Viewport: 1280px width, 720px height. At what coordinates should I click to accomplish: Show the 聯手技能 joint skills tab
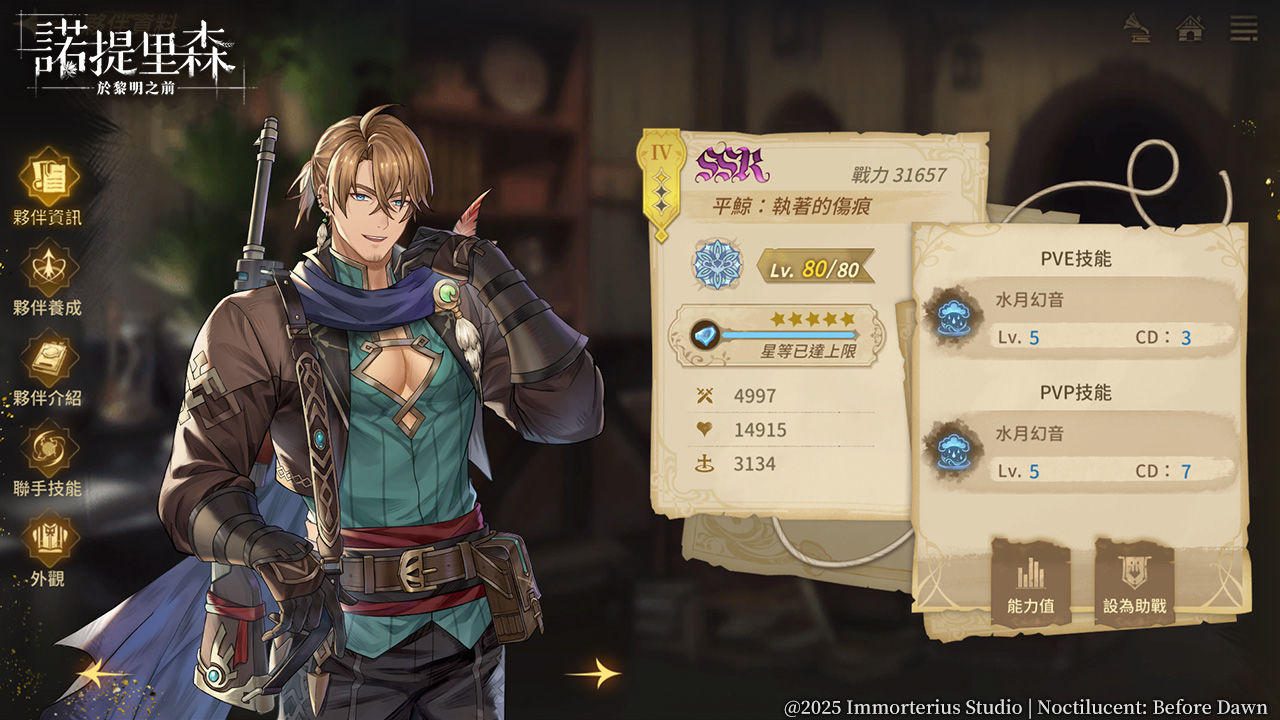point(48,453)
